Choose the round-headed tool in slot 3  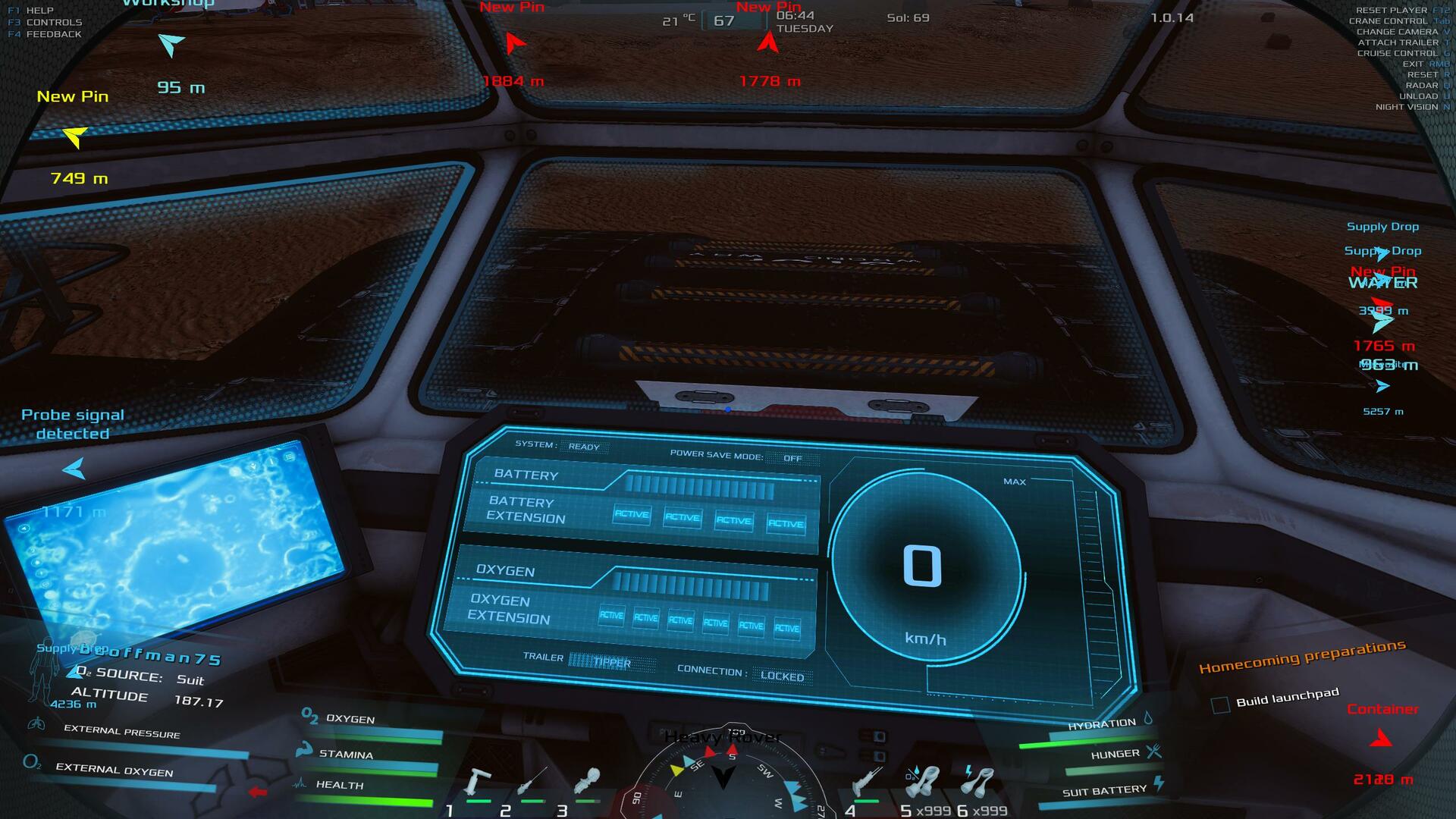point(588,781)
